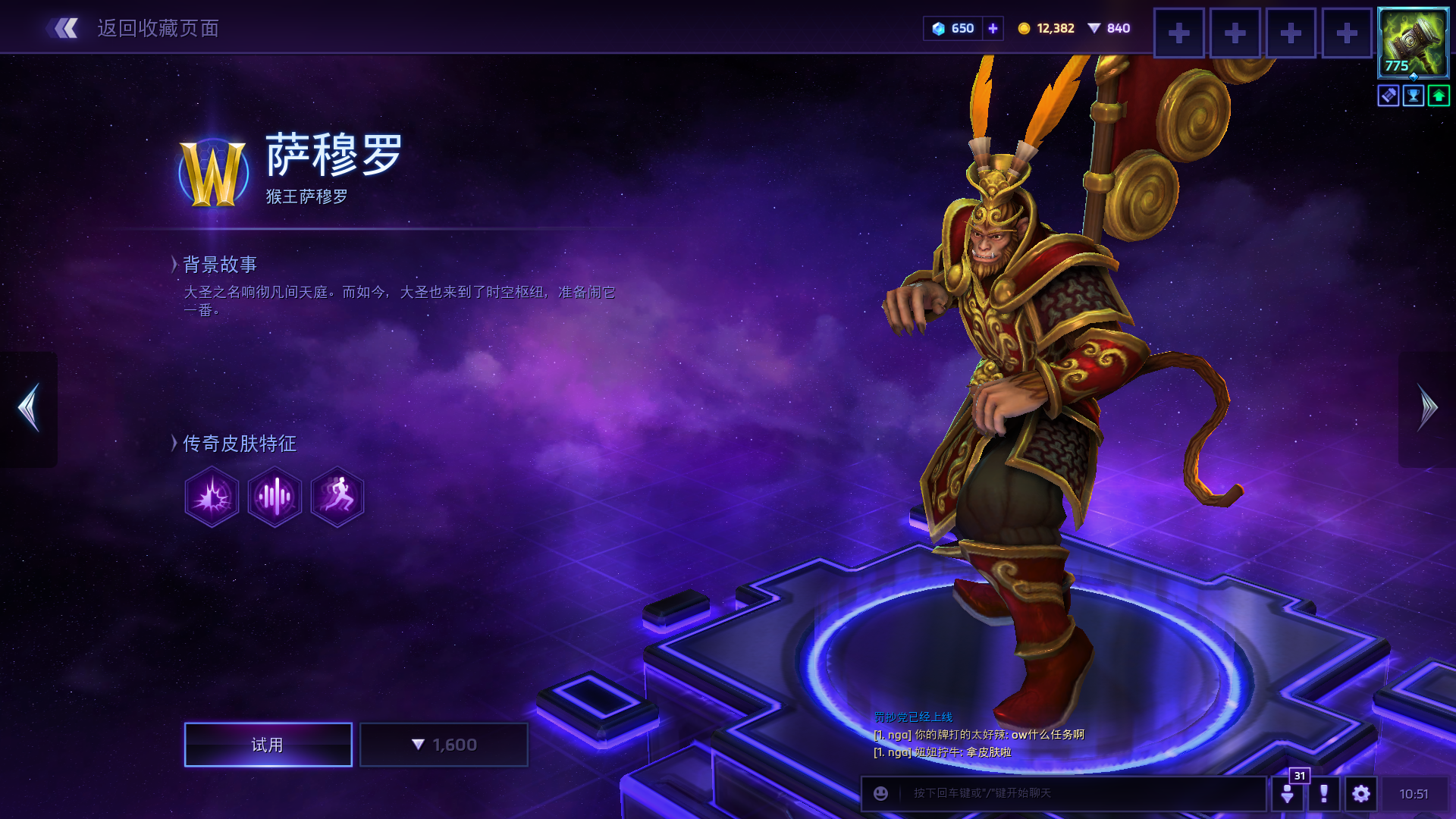Select the running figure skin feature icon
The width and height of the screenshot is (1456, 819).
(x=337, y=497)
